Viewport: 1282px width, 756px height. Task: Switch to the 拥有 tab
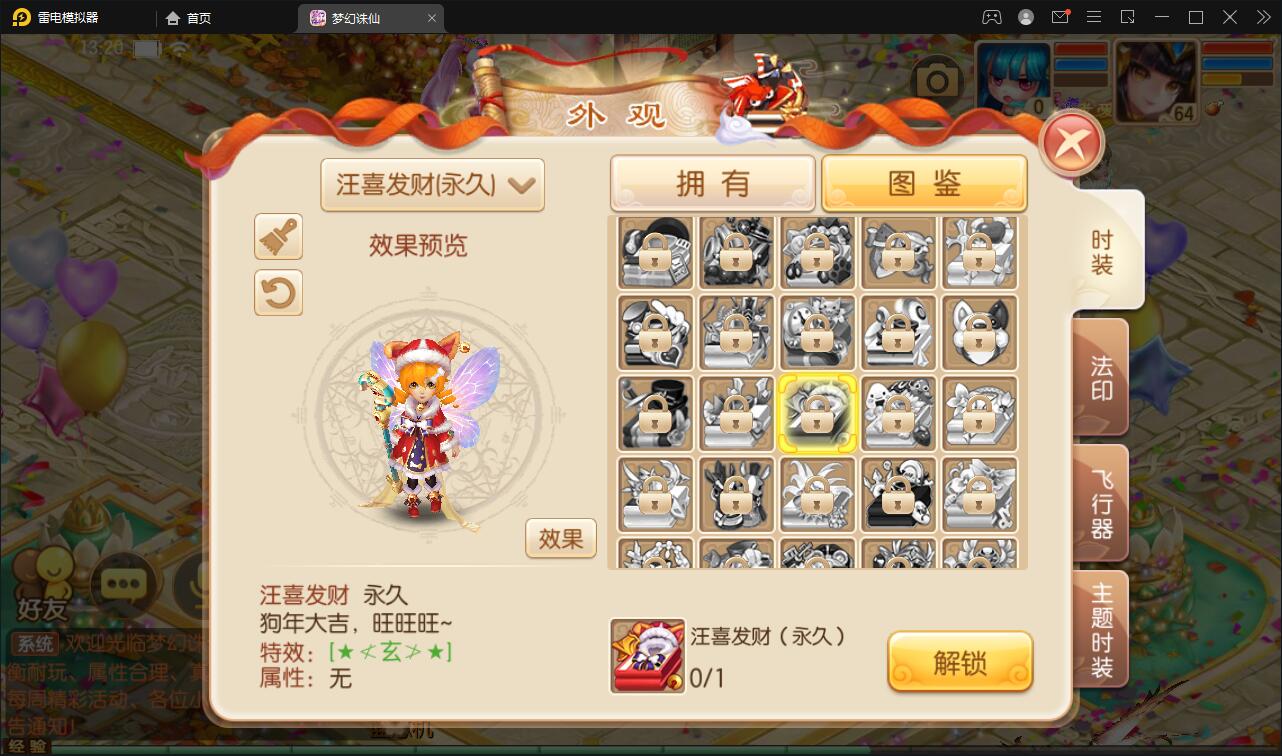coord(712,182)
